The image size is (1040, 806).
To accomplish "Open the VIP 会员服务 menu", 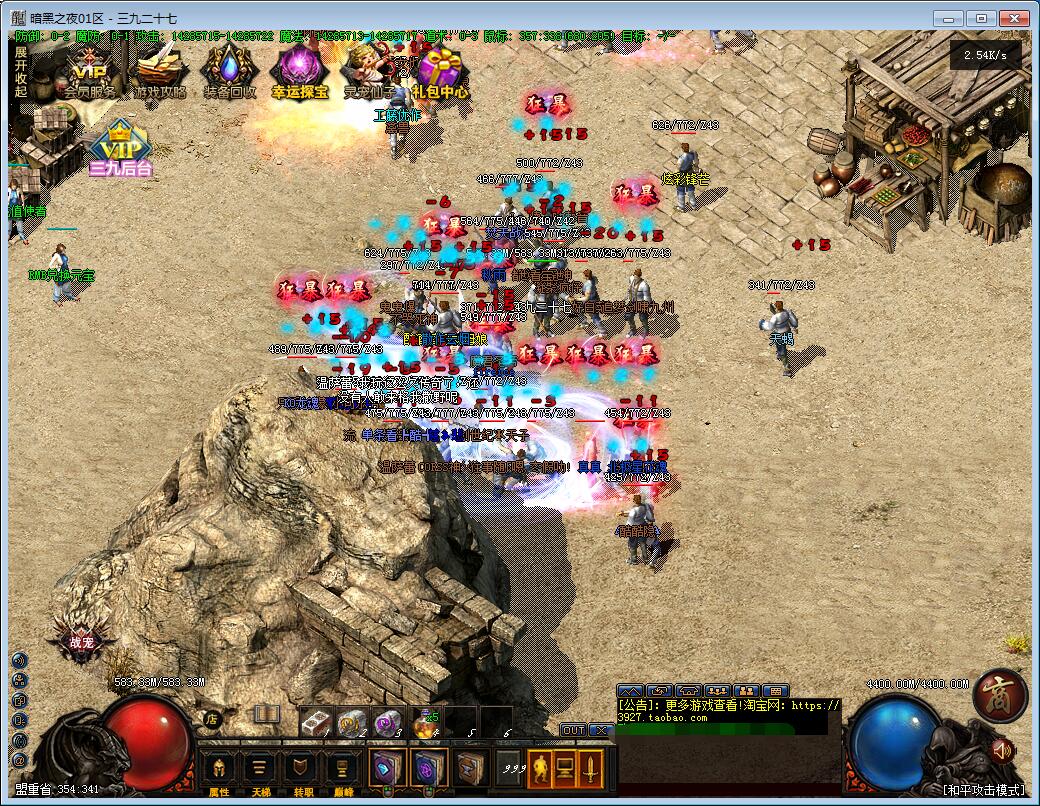I will pyautogui.click(x=89, y=71).
